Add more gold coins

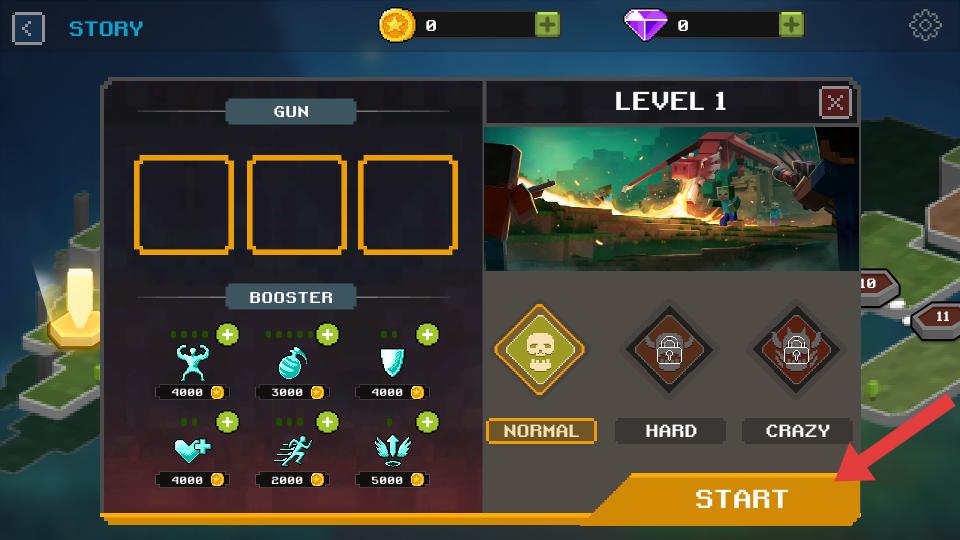547,25
